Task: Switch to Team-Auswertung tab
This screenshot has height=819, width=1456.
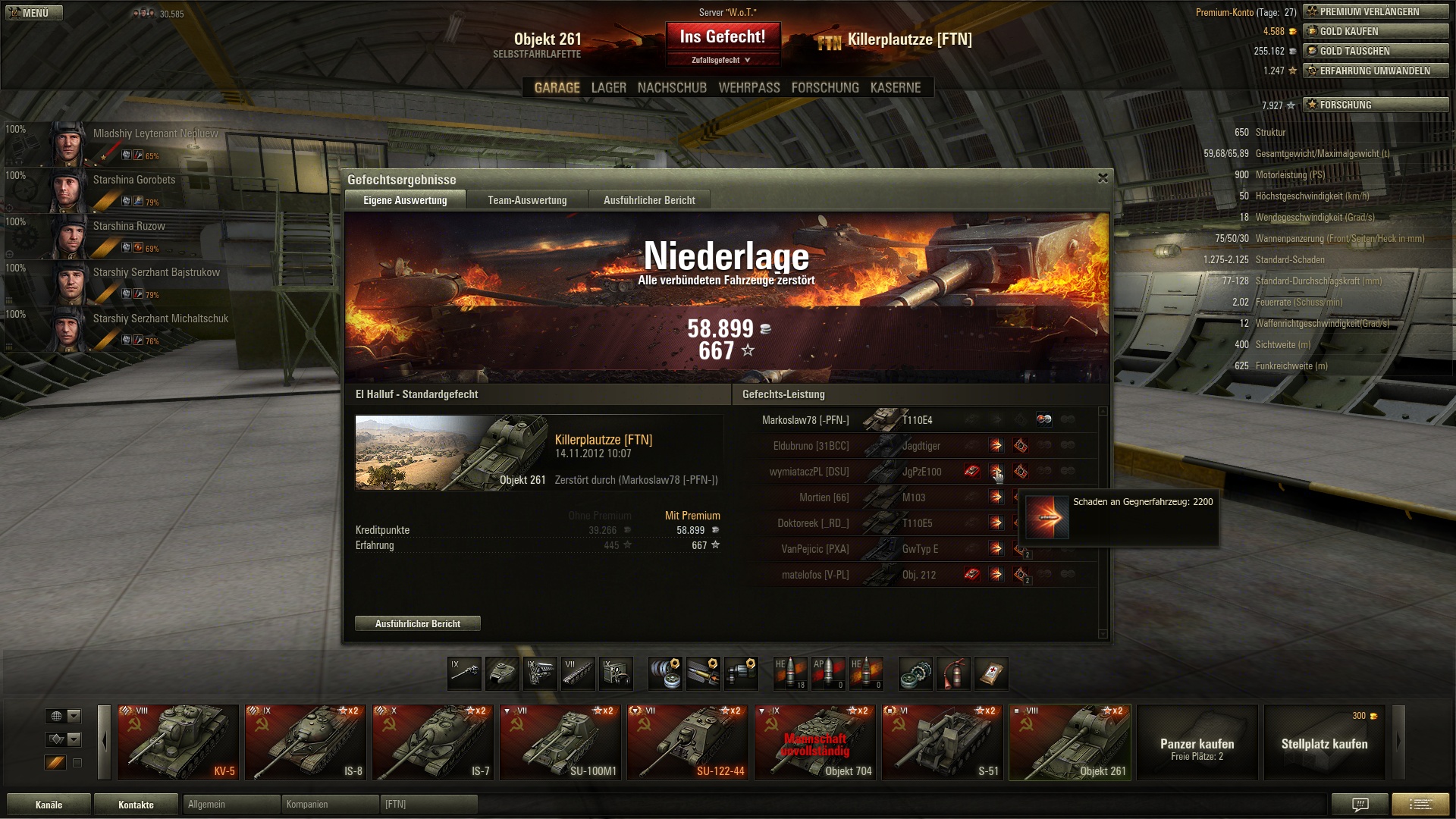Action: tap(527, 200)
